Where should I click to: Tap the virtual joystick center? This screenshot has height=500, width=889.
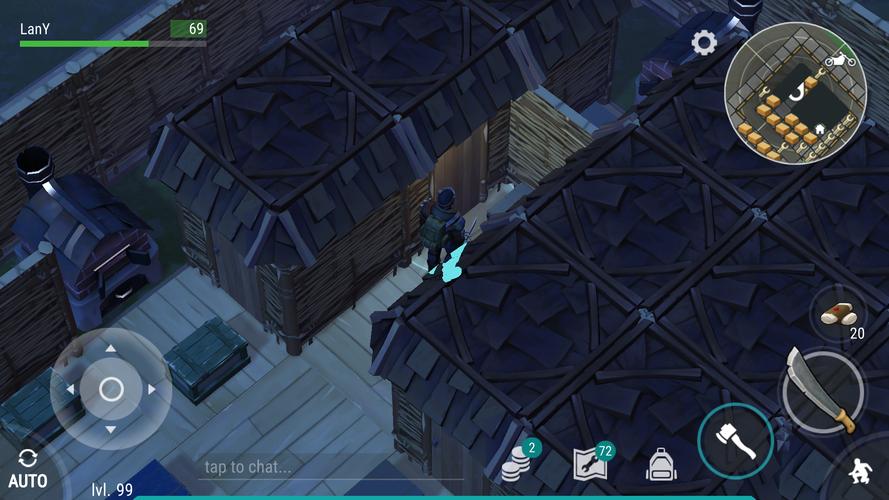coord(111,389)
